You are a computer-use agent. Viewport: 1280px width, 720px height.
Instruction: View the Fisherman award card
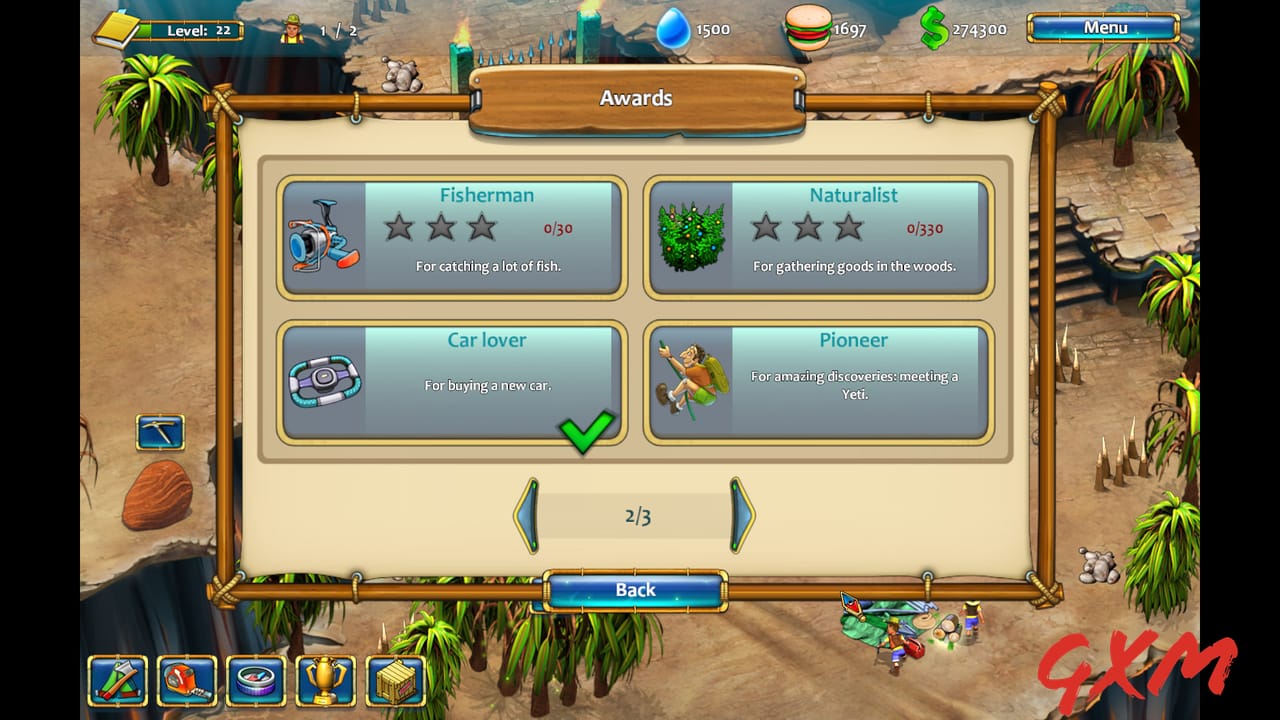pos(451,235)
